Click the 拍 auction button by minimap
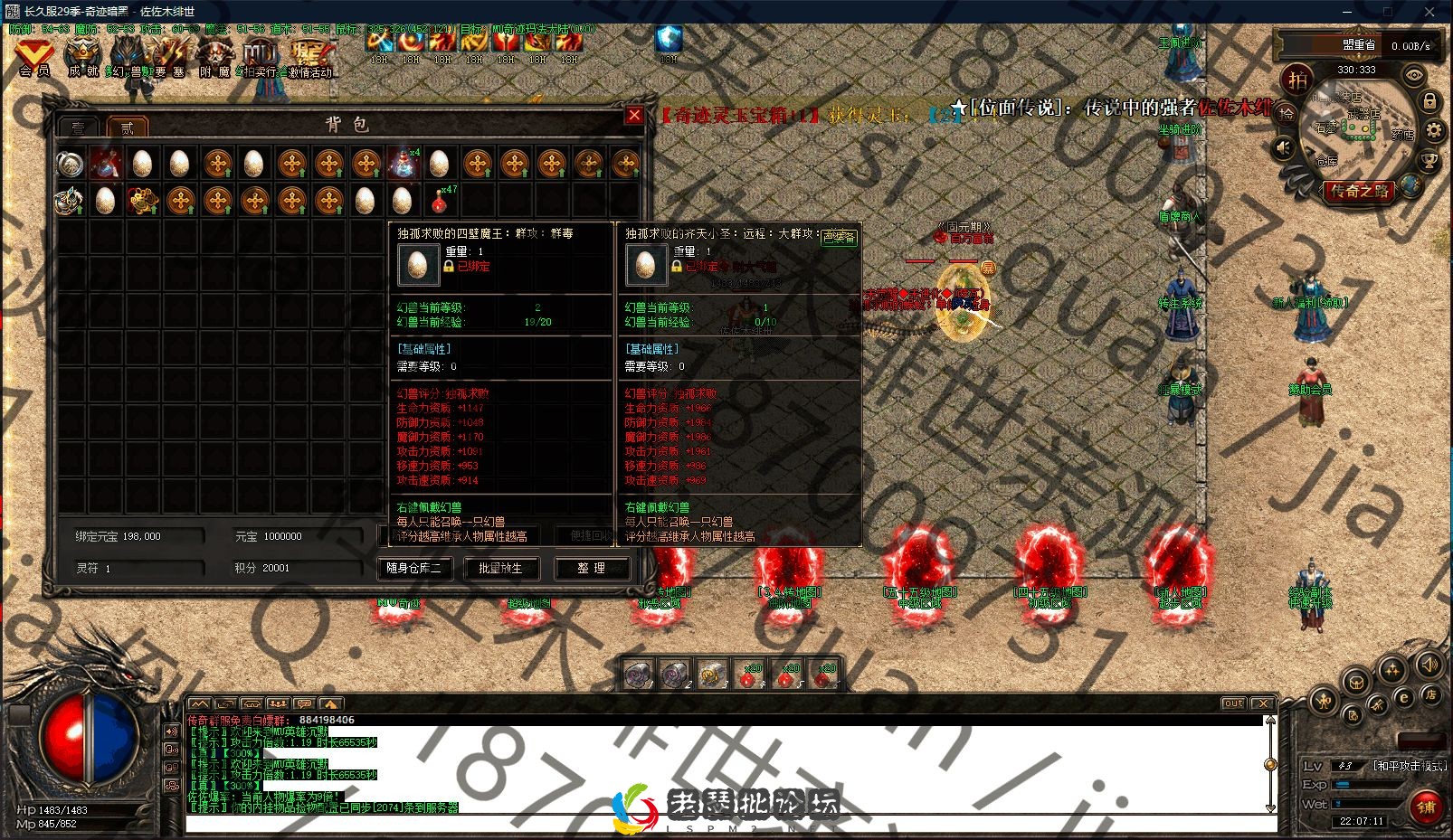 coord(1298,80)
